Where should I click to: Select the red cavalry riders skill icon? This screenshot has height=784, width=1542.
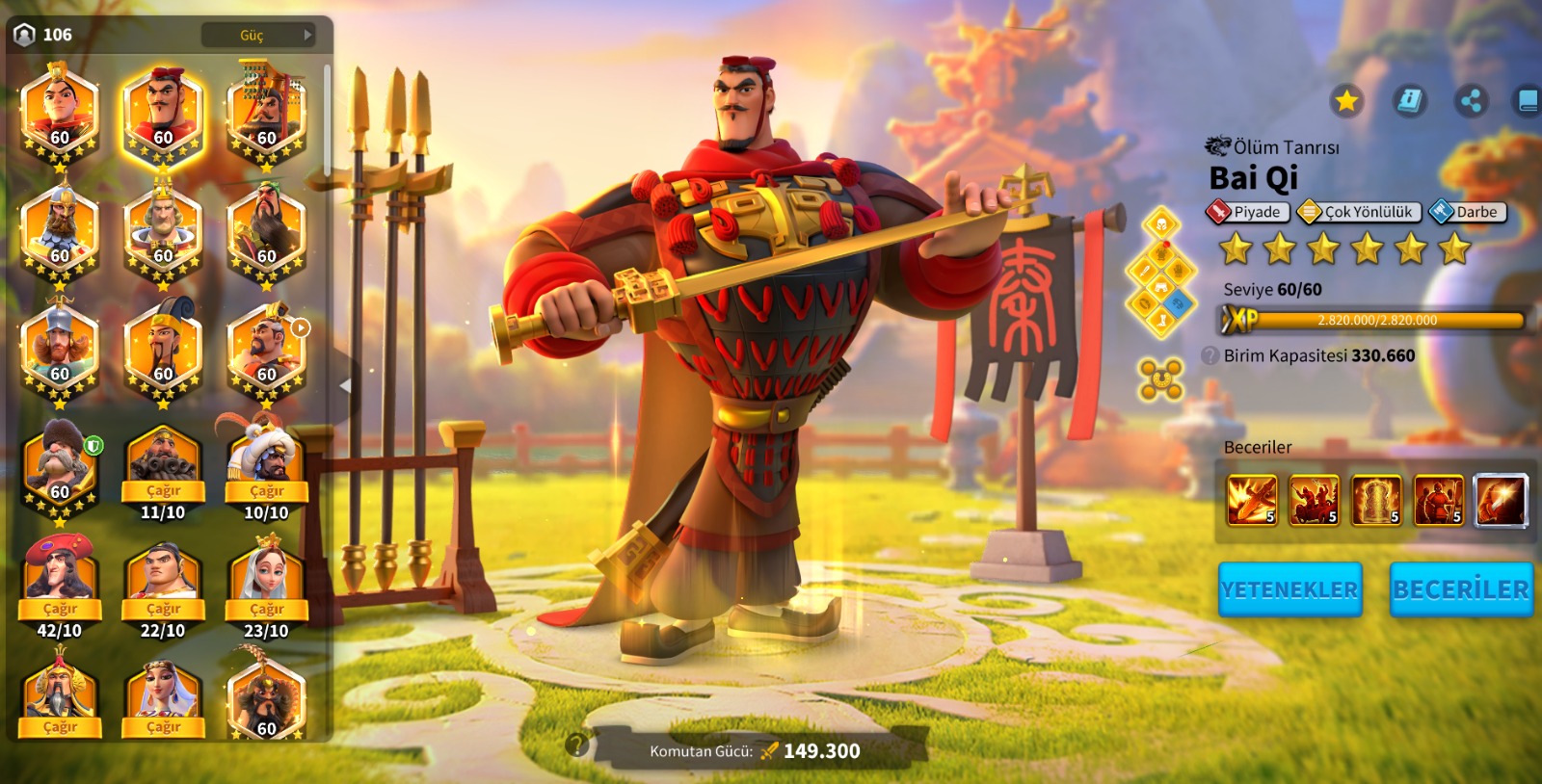1314,500
